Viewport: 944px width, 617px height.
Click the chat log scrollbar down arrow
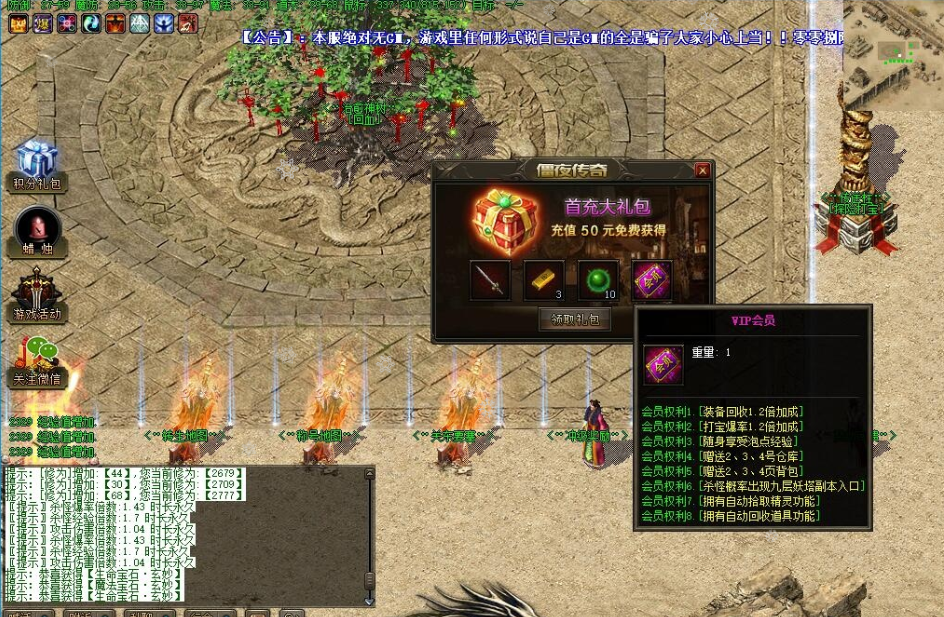click(369, 601)
